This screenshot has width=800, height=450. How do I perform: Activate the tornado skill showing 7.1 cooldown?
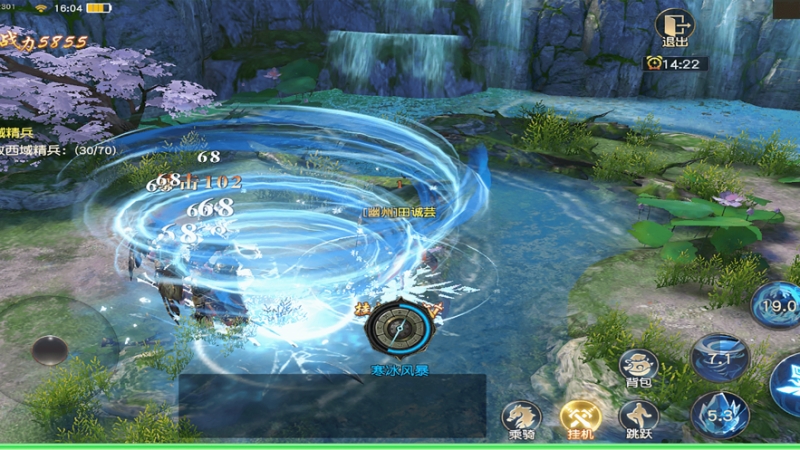[719, 358]
